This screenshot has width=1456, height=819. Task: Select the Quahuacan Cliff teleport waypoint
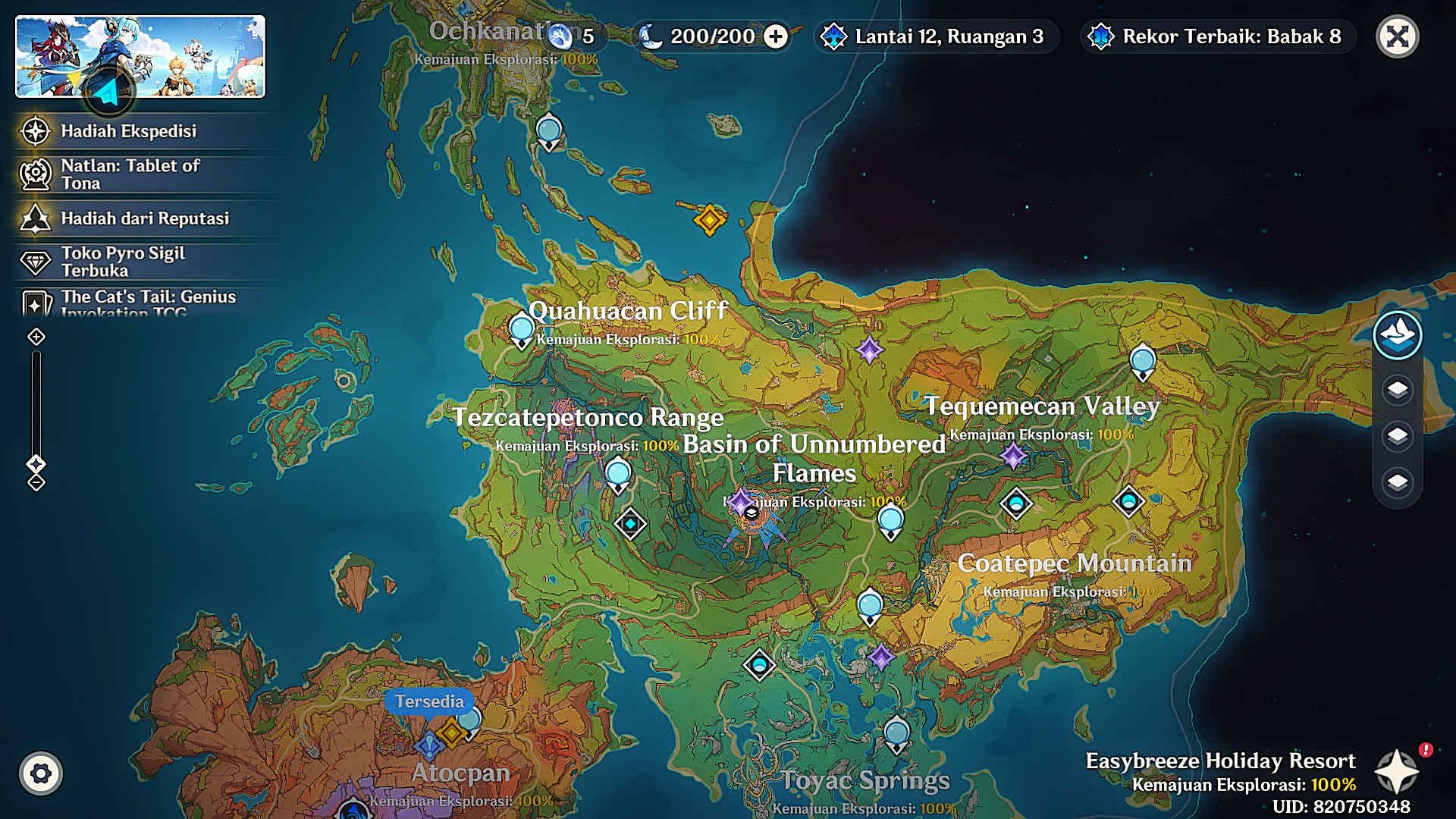tap(522, 330)
